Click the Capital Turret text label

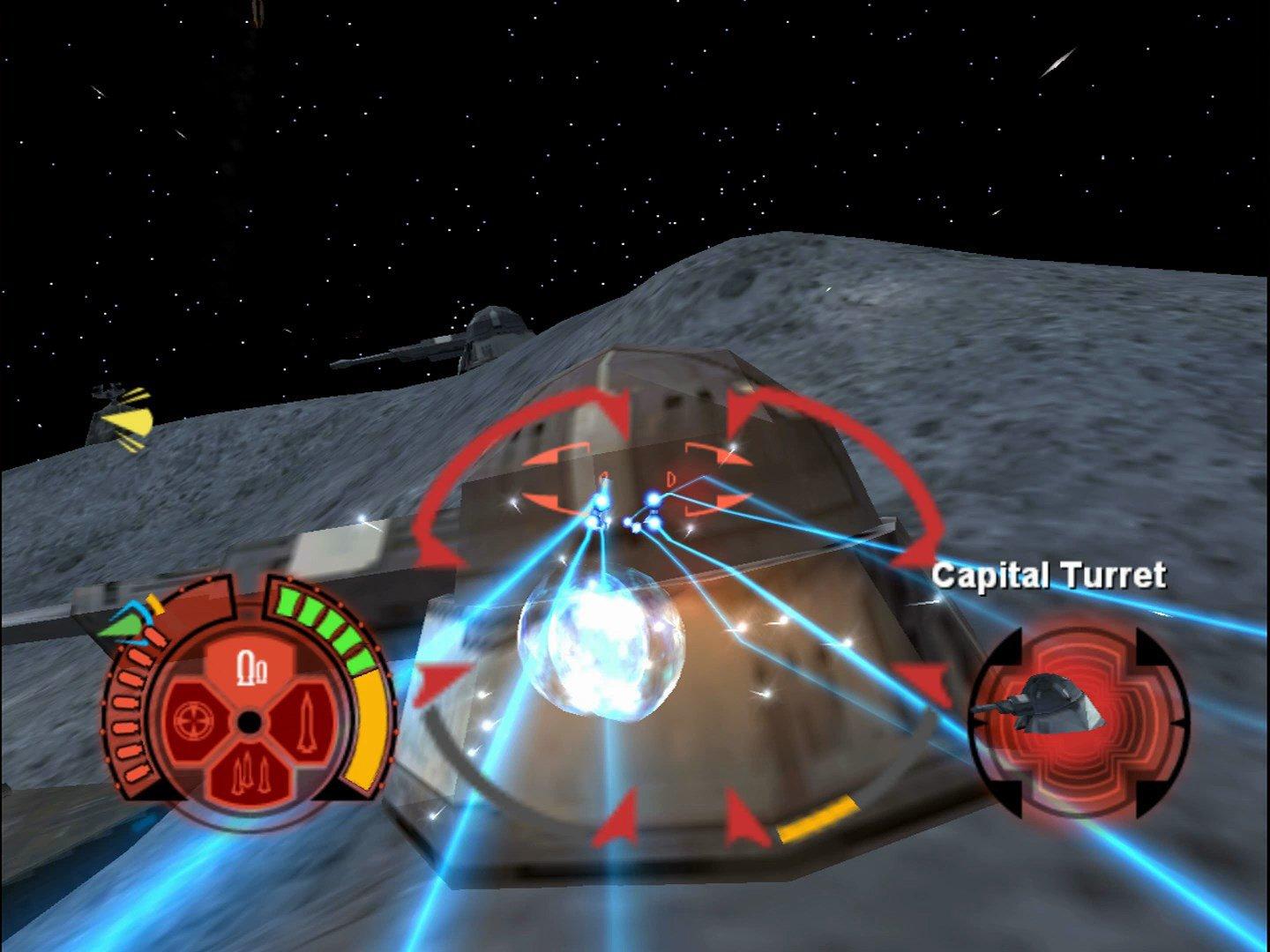[1051, 573]
